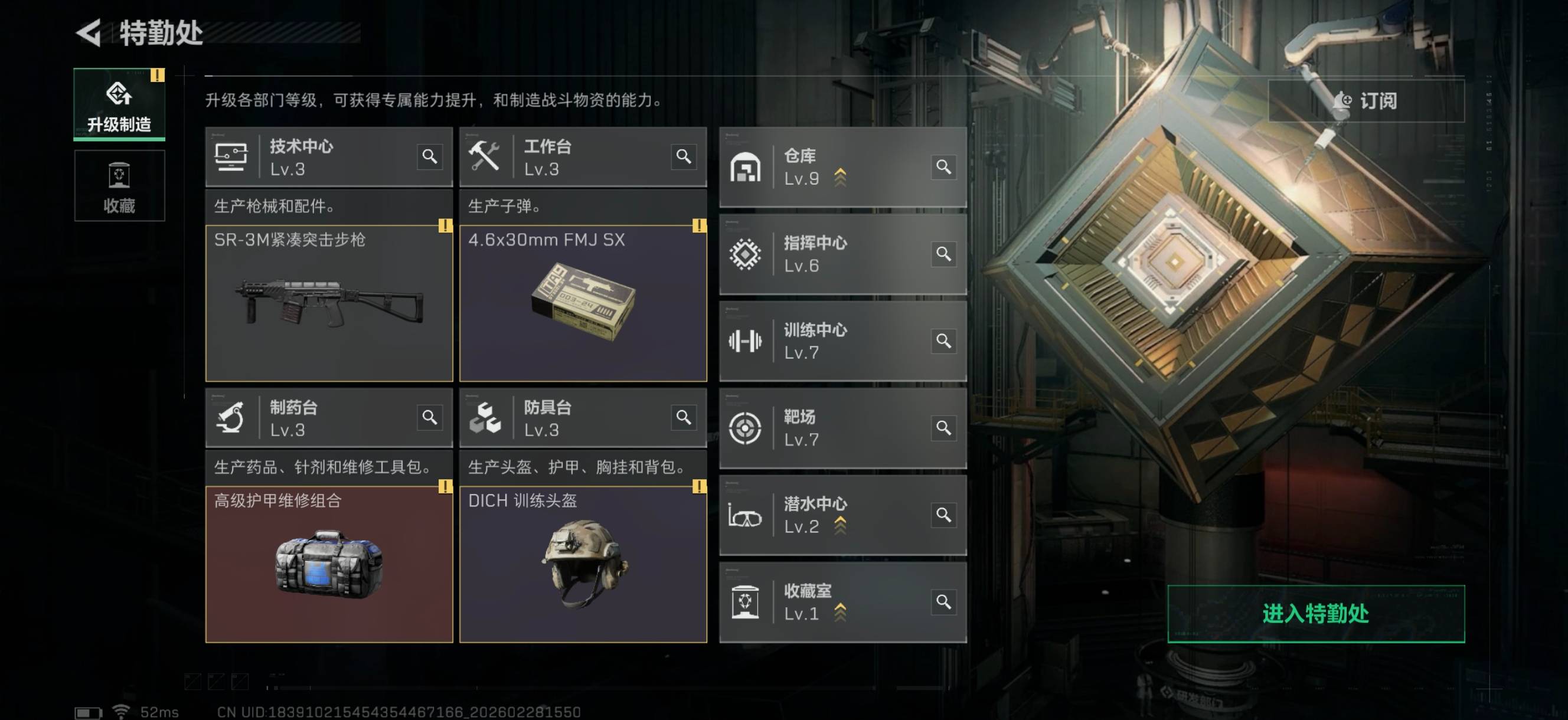Pick the DICH 训练头盔 helmet item
Screen dimensions: 1568x720
point(583,564)
